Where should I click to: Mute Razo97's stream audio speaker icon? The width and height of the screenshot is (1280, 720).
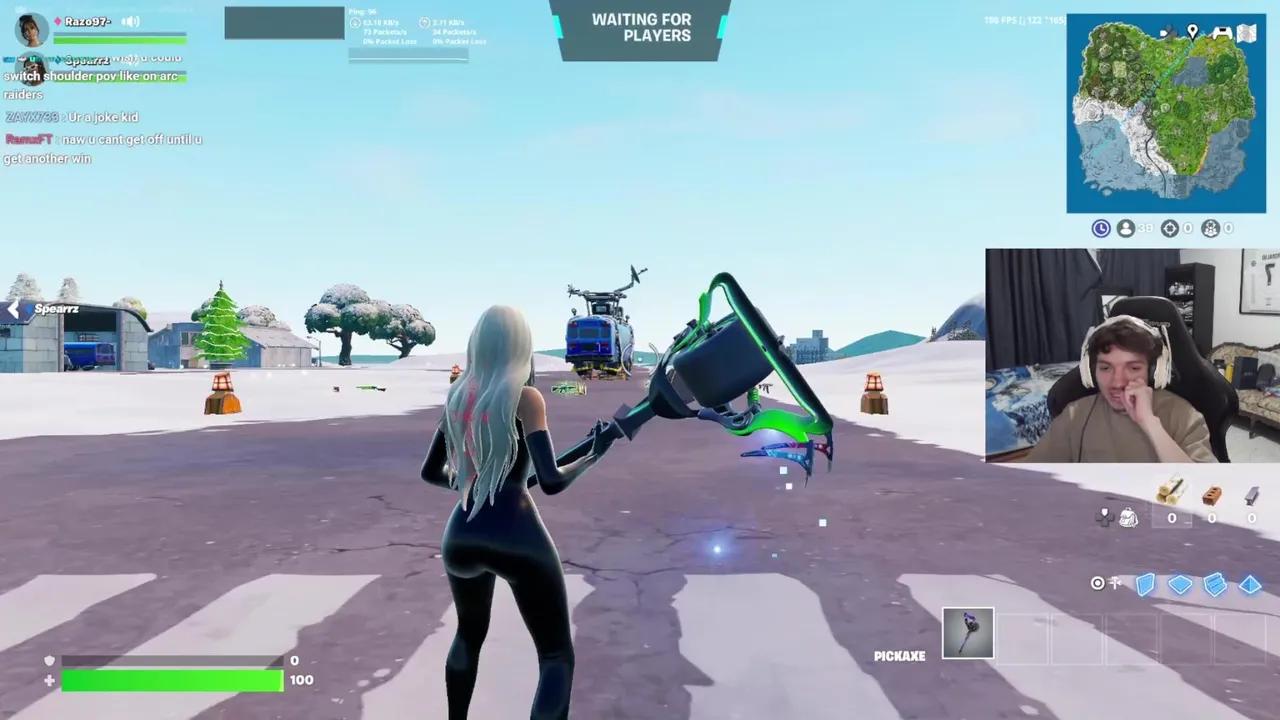[131, 21]
